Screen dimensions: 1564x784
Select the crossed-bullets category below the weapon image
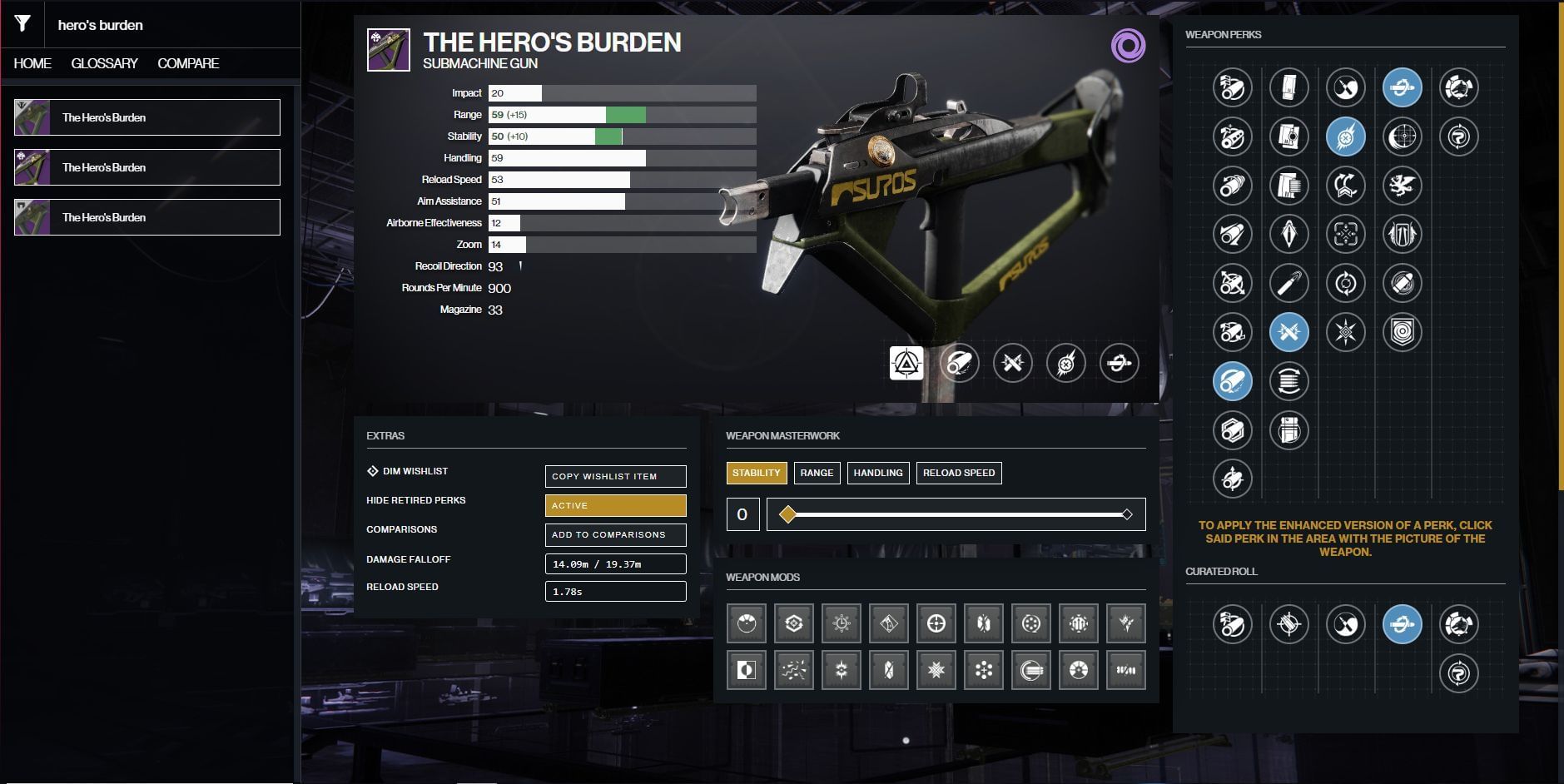(1014, 363)
